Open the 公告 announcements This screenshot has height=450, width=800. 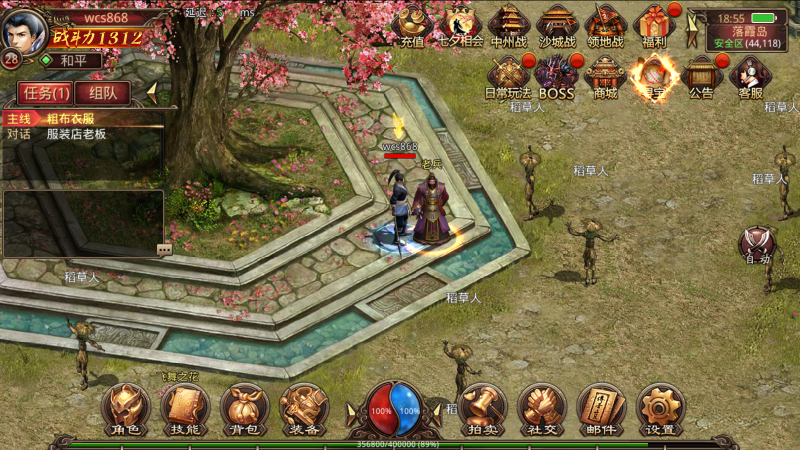coord(702,76)
